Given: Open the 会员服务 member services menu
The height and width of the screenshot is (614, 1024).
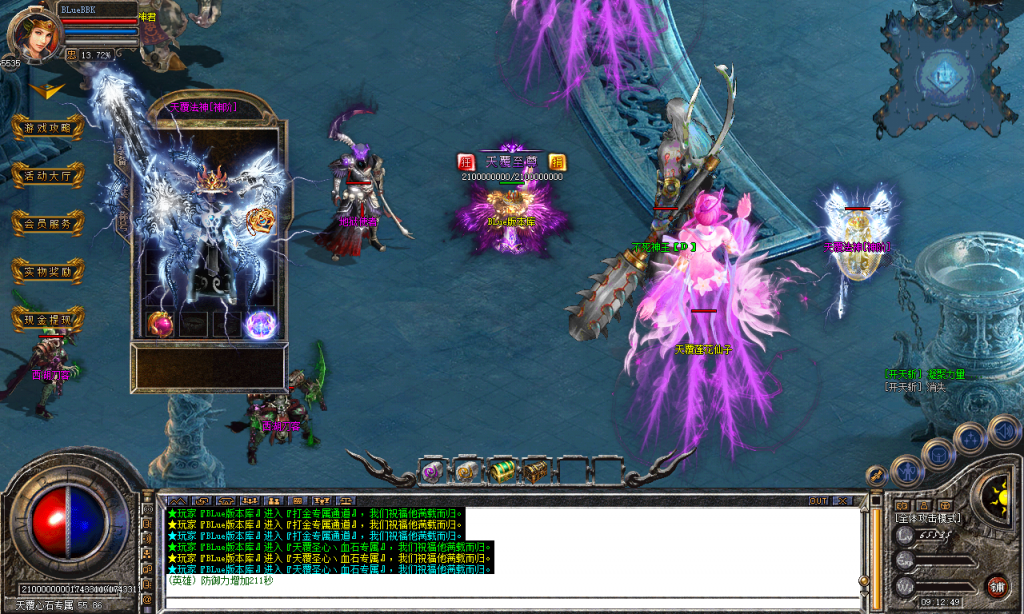Looking at the screenshot, I should tap(47, 224).
